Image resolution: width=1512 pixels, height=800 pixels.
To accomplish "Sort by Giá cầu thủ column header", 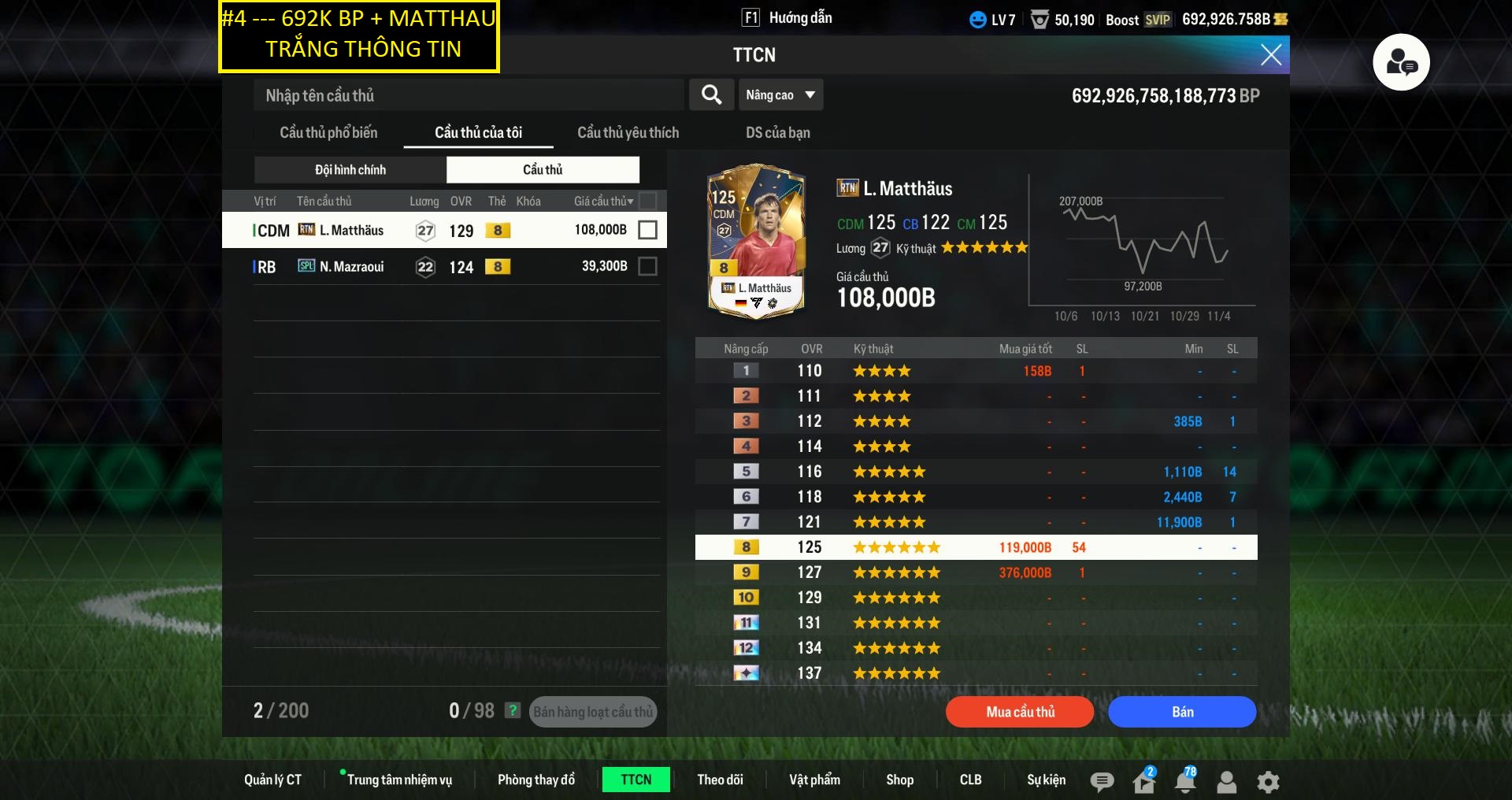I will 603,202.
